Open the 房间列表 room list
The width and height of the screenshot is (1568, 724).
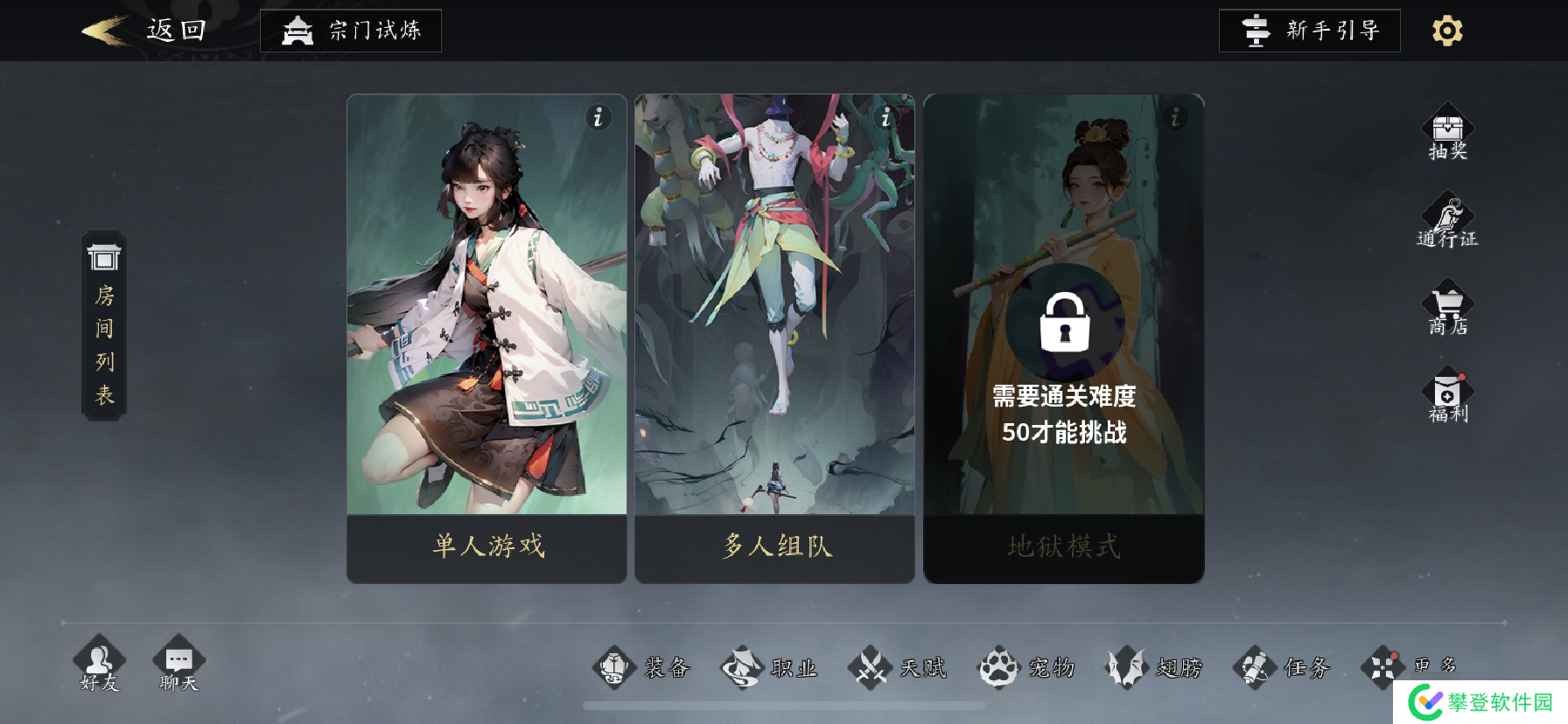(x=103, y=324)
